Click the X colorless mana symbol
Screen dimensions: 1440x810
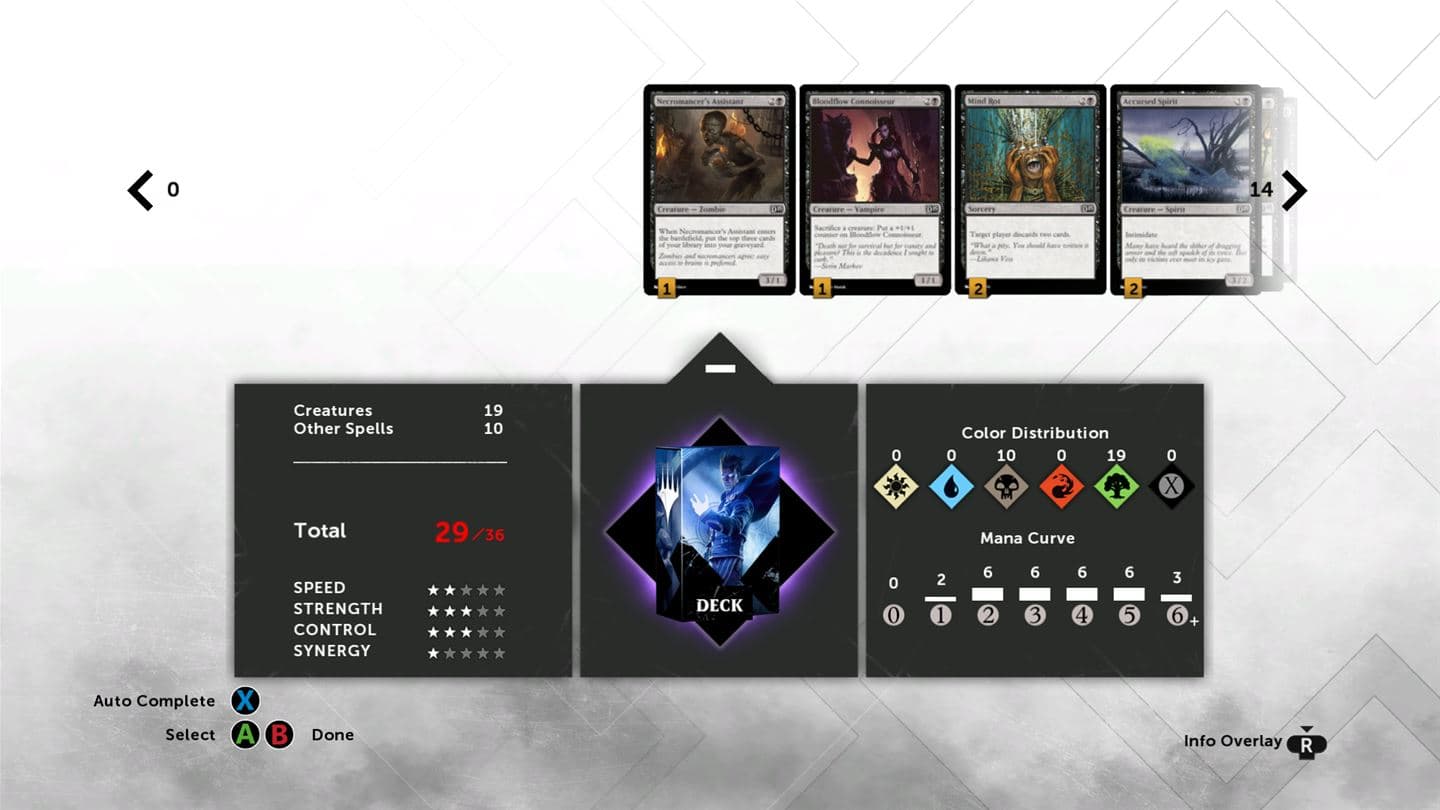1171,487
